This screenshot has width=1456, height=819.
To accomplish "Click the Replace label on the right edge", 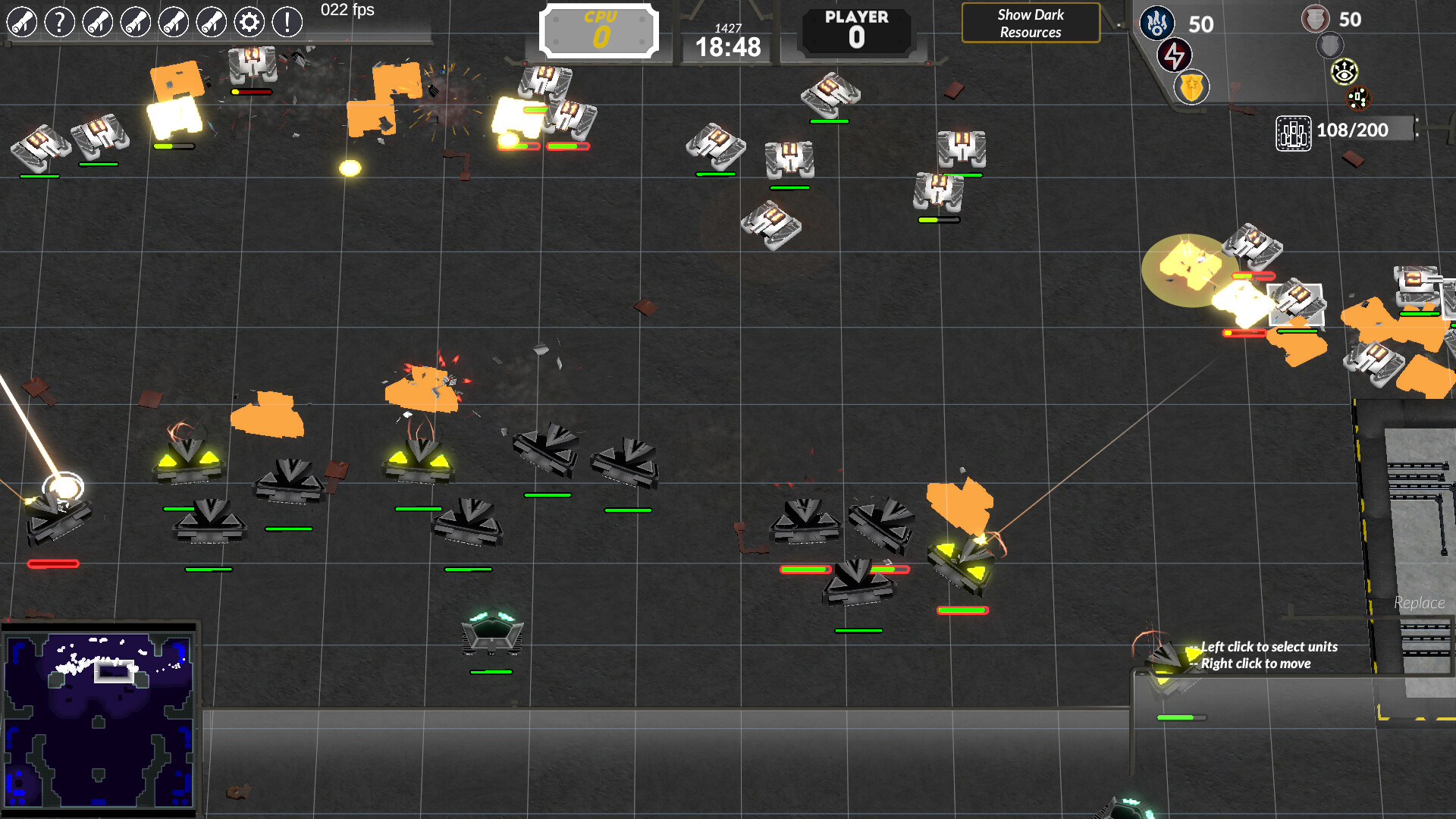I will pyautogui.click(x=1421, y=603).
